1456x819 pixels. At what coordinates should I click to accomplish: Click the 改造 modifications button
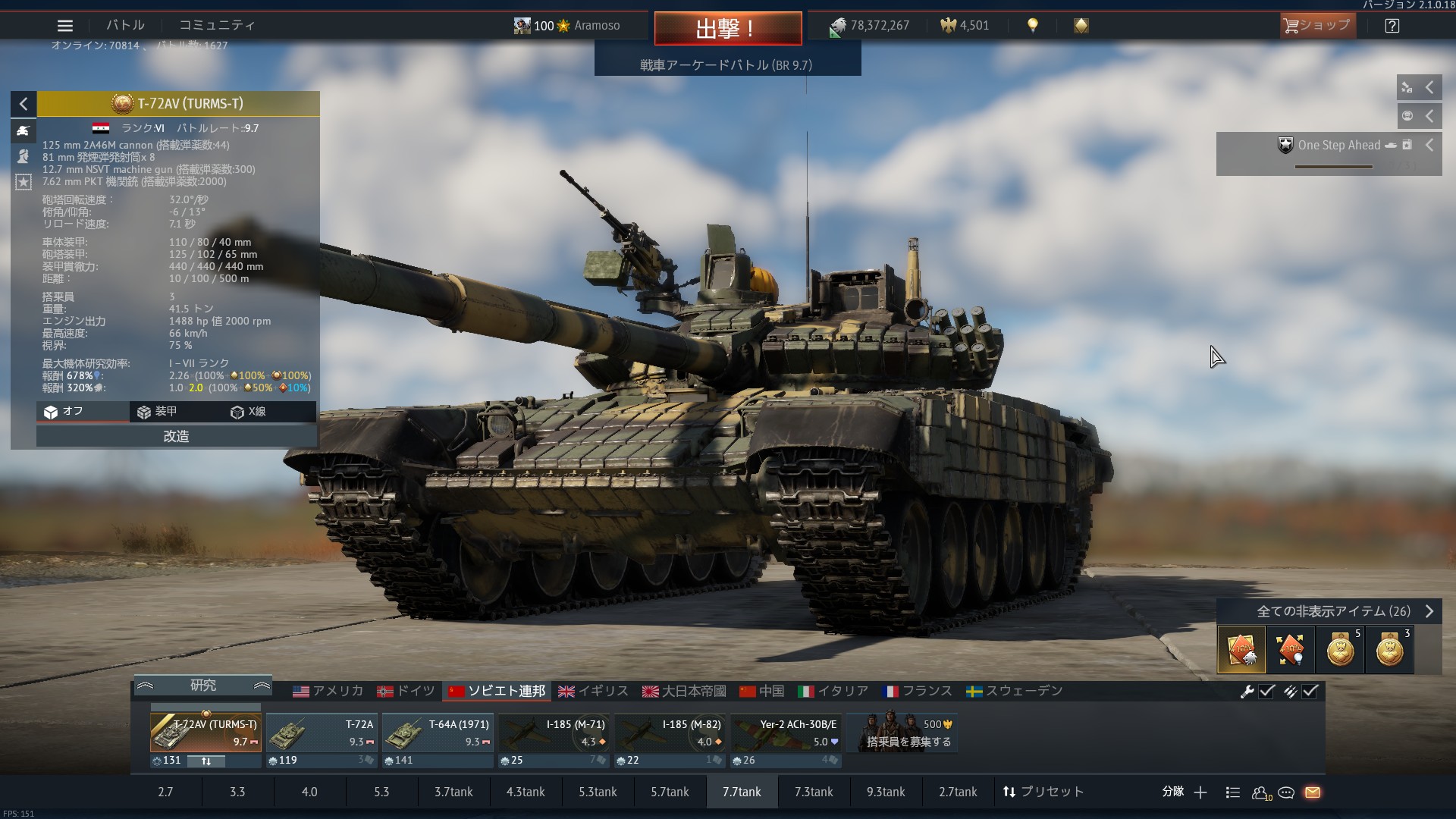176,436
